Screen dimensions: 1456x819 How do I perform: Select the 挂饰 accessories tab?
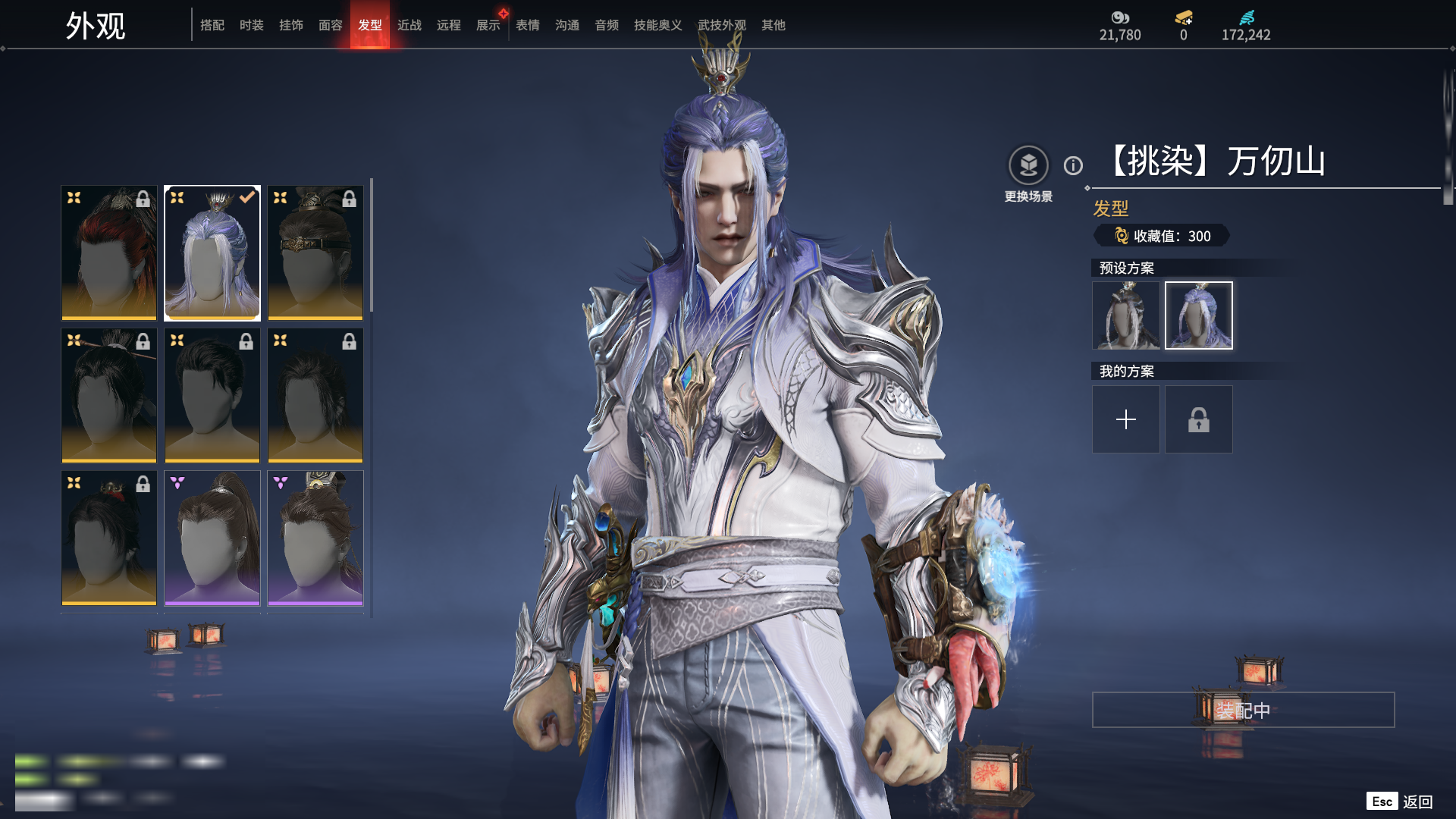click(290, 25)
